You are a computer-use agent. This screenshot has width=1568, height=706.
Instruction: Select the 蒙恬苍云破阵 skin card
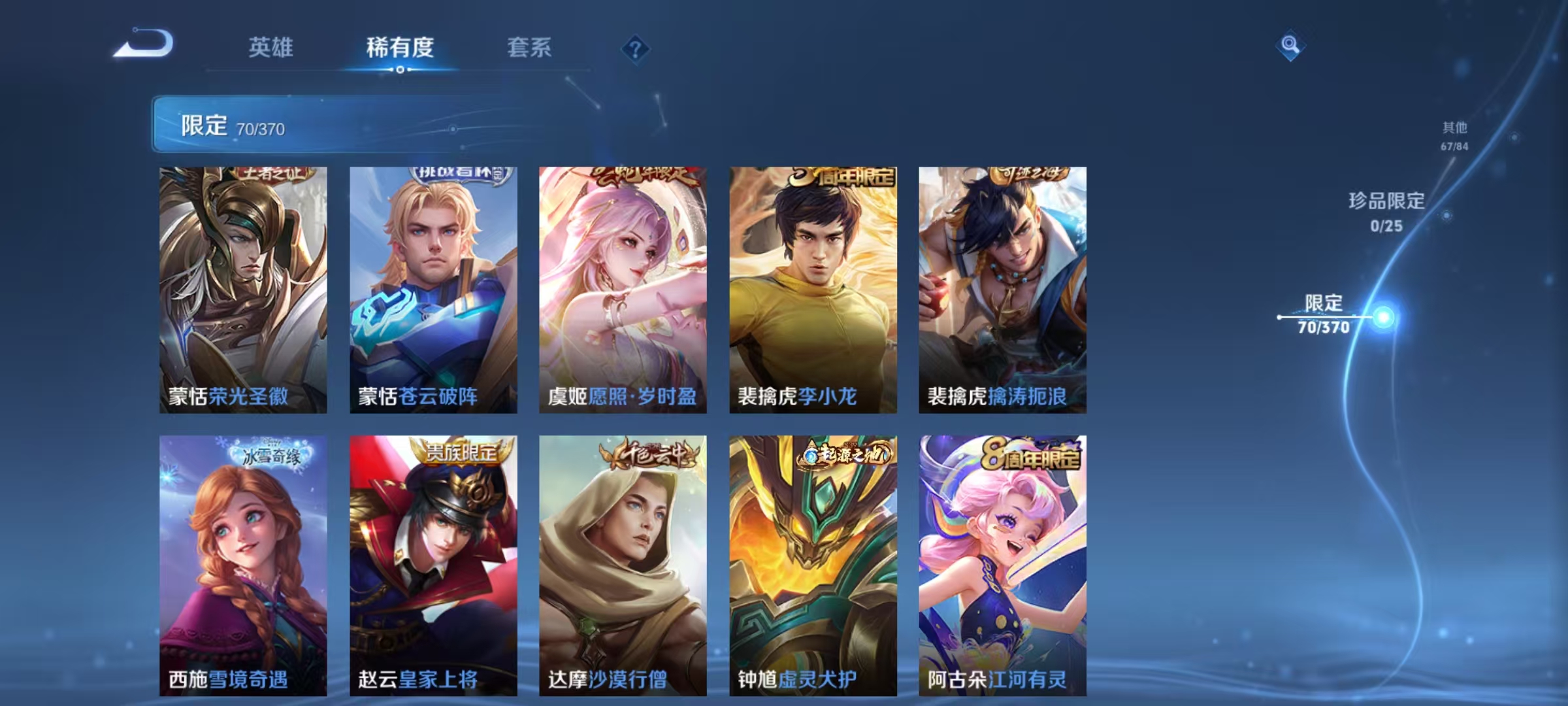pyautogui.click(x=433, y=288)
